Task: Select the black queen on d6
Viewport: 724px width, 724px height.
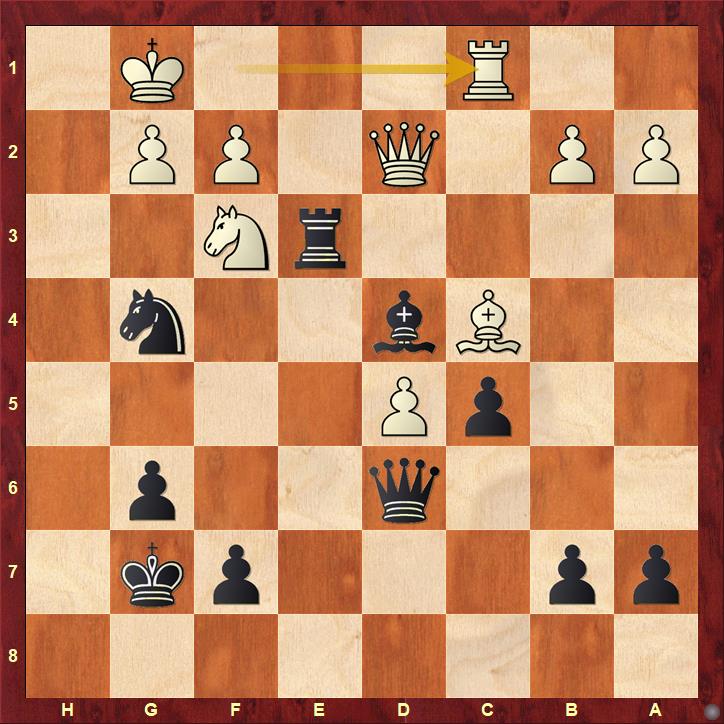Action: click(404, 491)
